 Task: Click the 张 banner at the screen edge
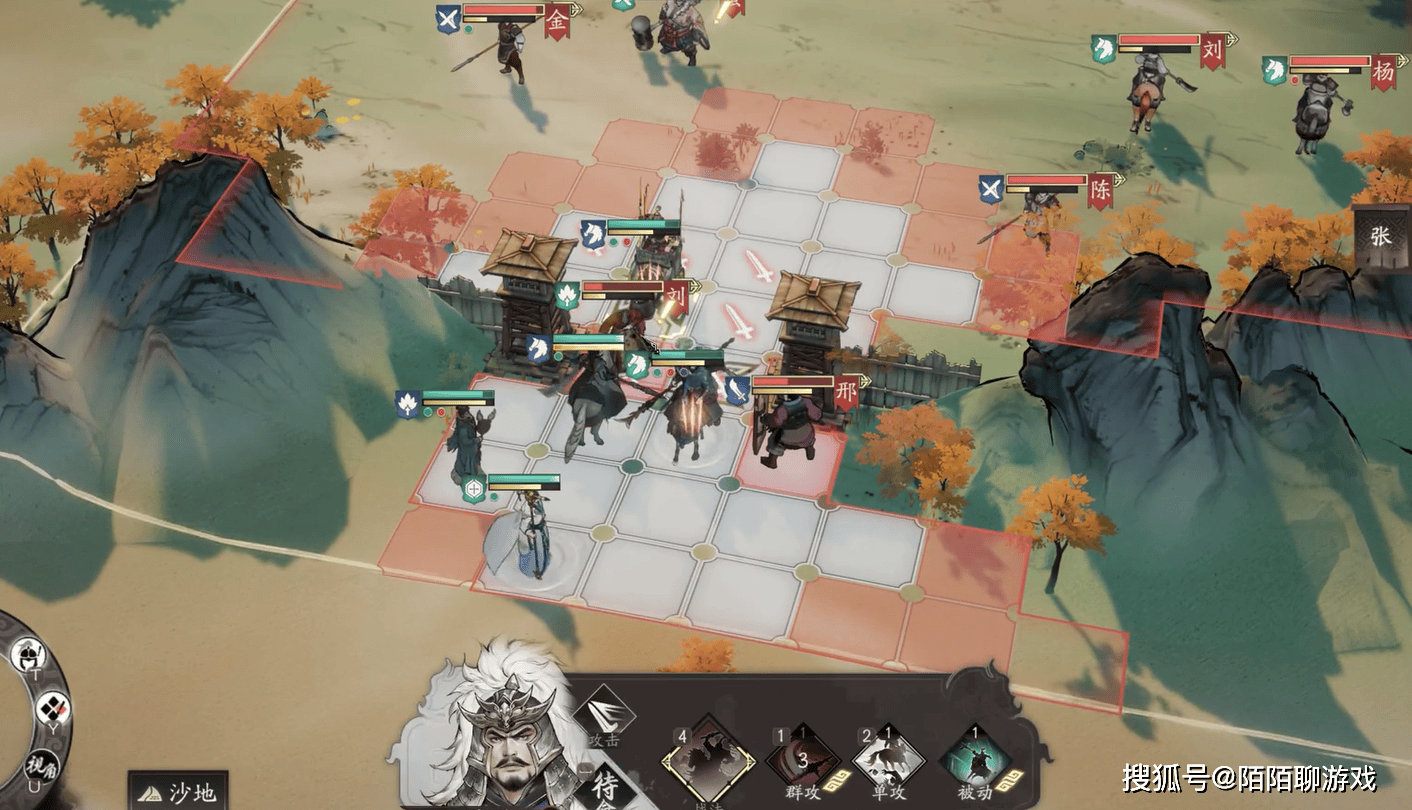point(1381,238)
